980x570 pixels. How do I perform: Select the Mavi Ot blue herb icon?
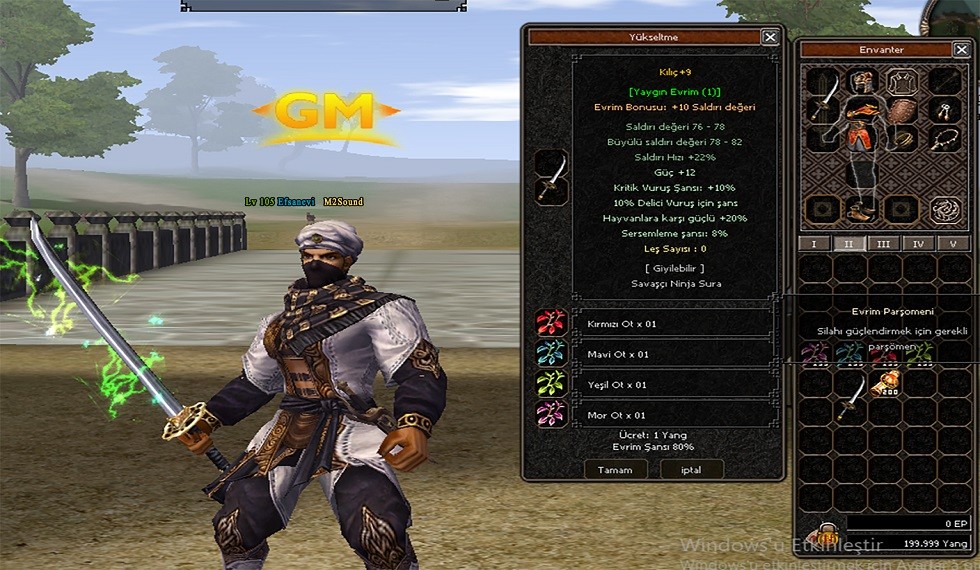(x=550, y=353)
